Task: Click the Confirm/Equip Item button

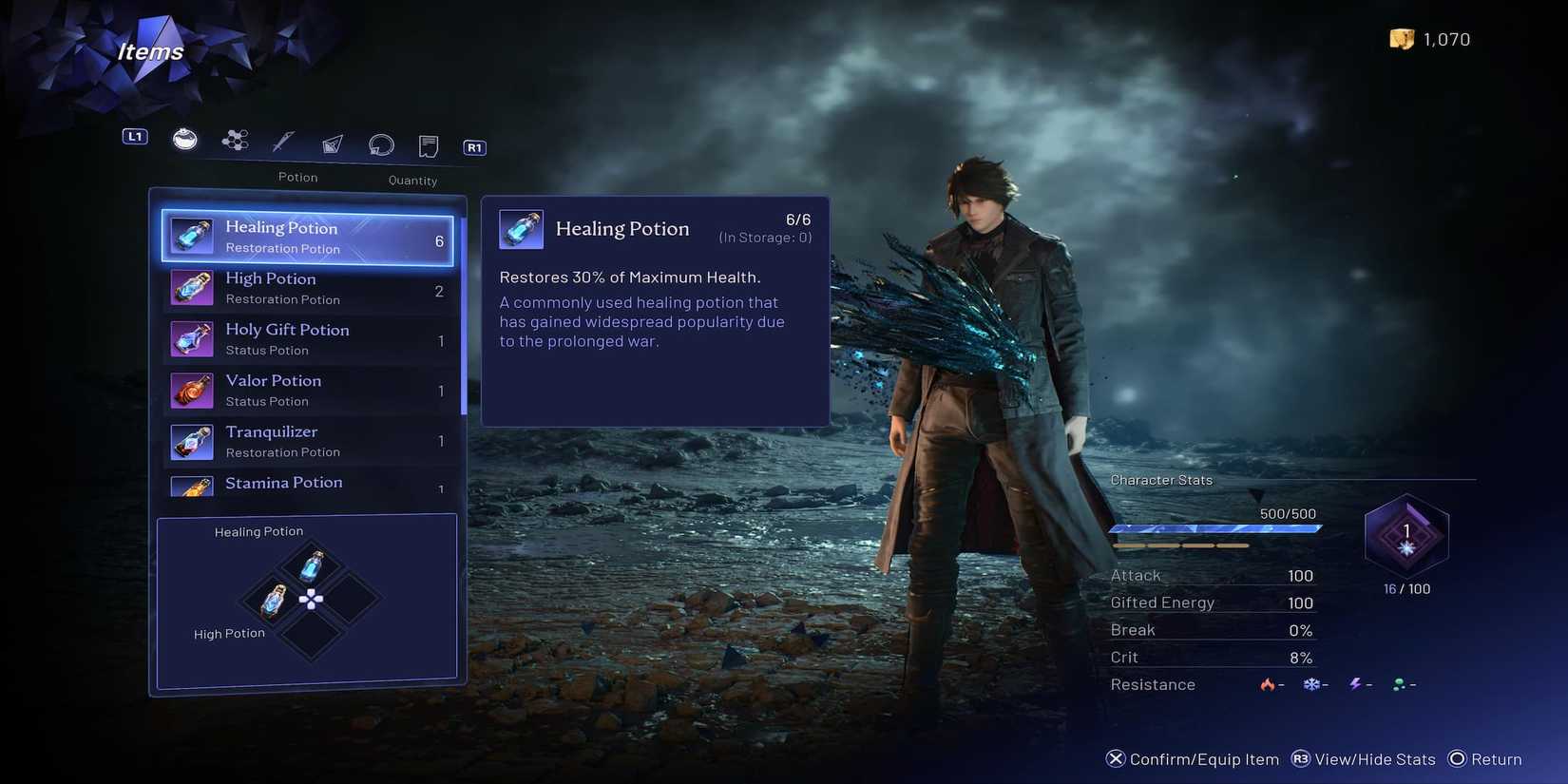Action: 1195,759
